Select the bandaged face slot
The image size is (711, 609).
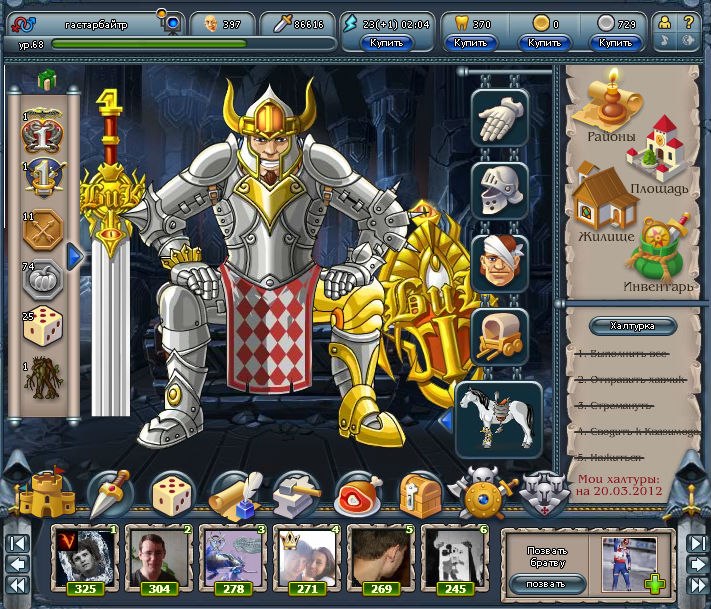pos(499,262)
